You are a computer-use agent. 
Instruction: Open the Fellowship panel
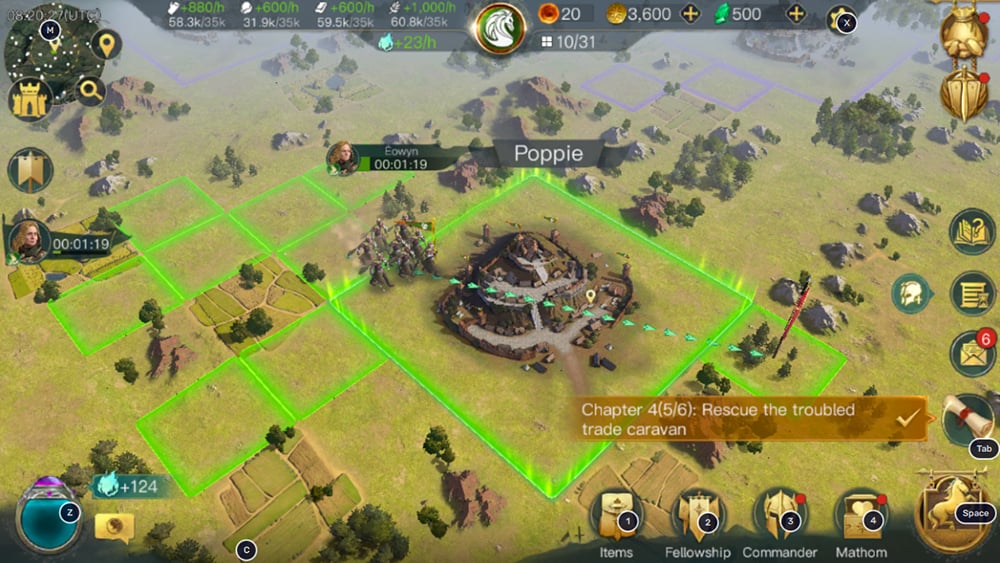(696, 516)
